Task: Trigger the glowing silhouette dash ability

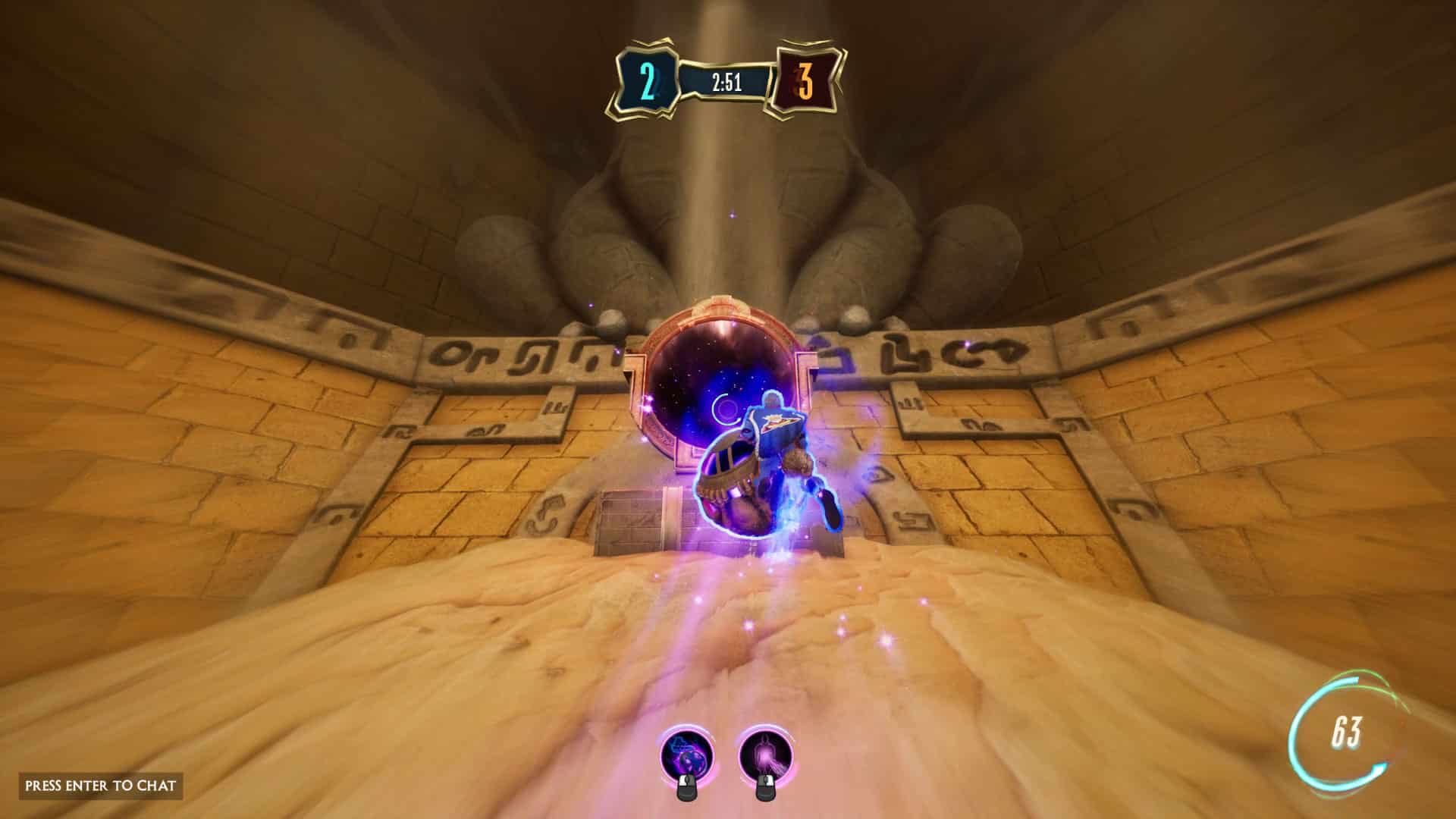Action: (765, 755)
